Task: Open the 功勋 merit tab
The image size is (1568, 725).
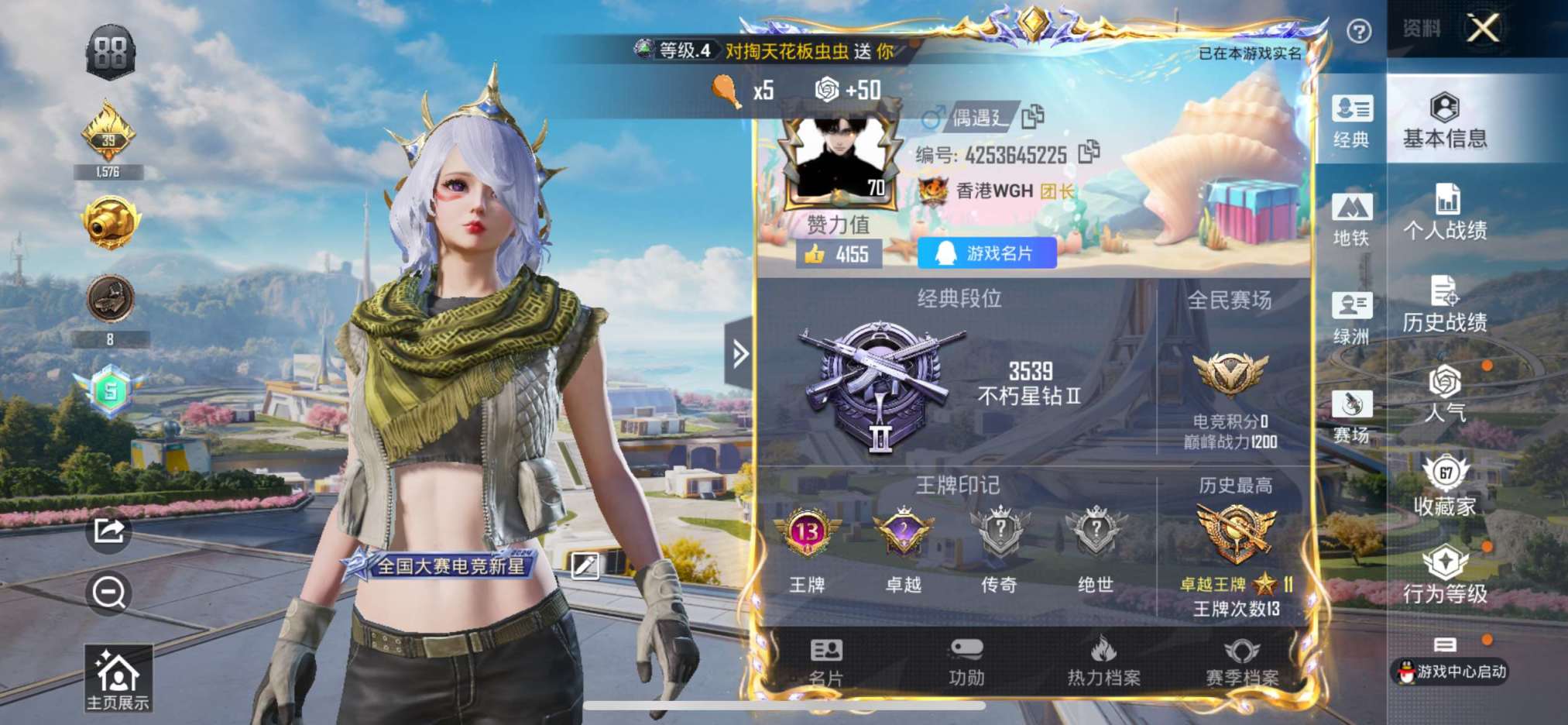Action: click(966, 663)
